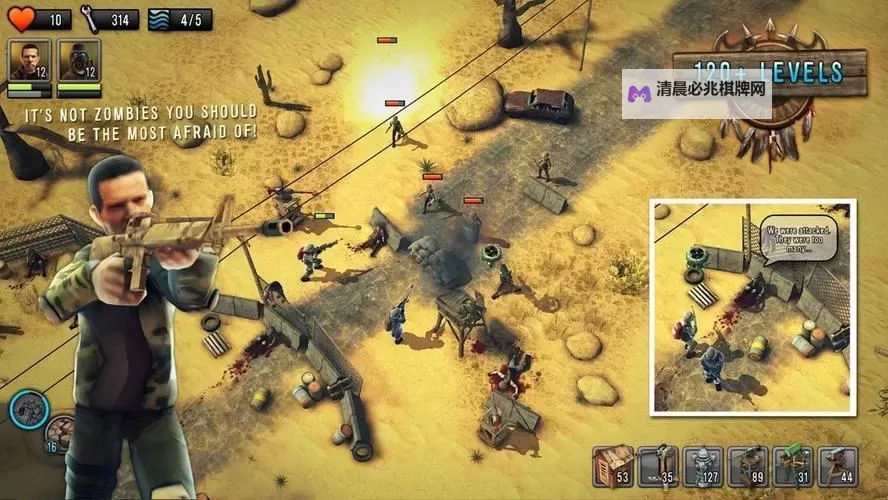Open the watermark logo with purple gamepad
The image size is (888, 500).
pos(696,94)
